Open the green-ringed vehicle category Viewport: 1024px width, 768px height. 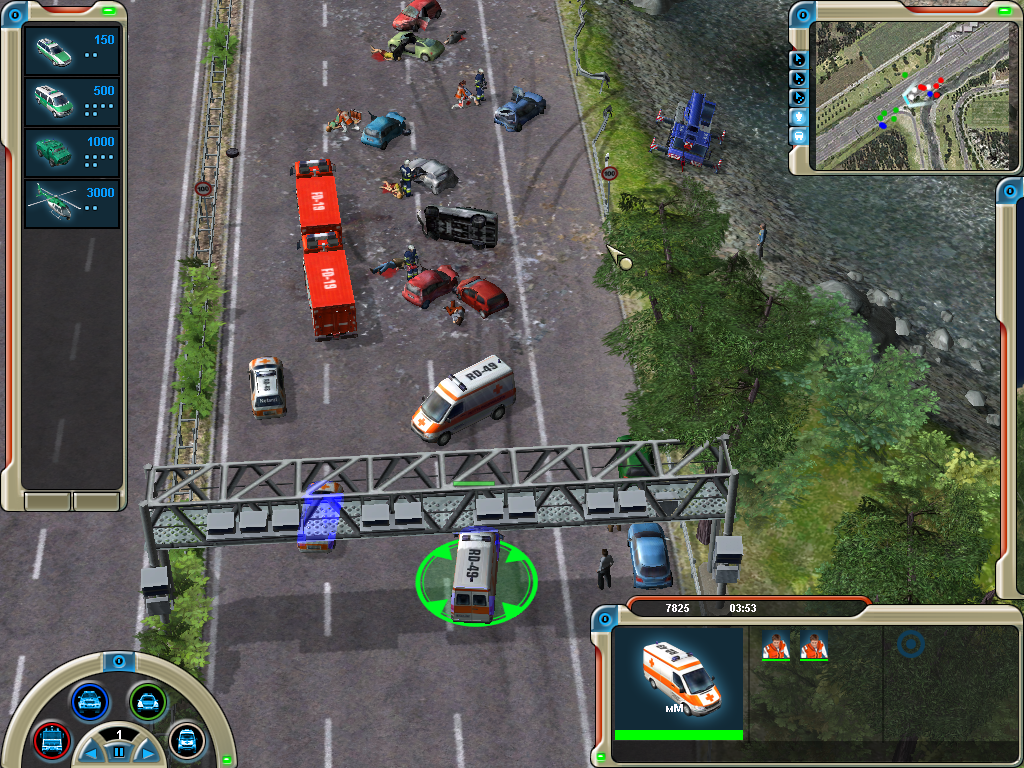147,700
